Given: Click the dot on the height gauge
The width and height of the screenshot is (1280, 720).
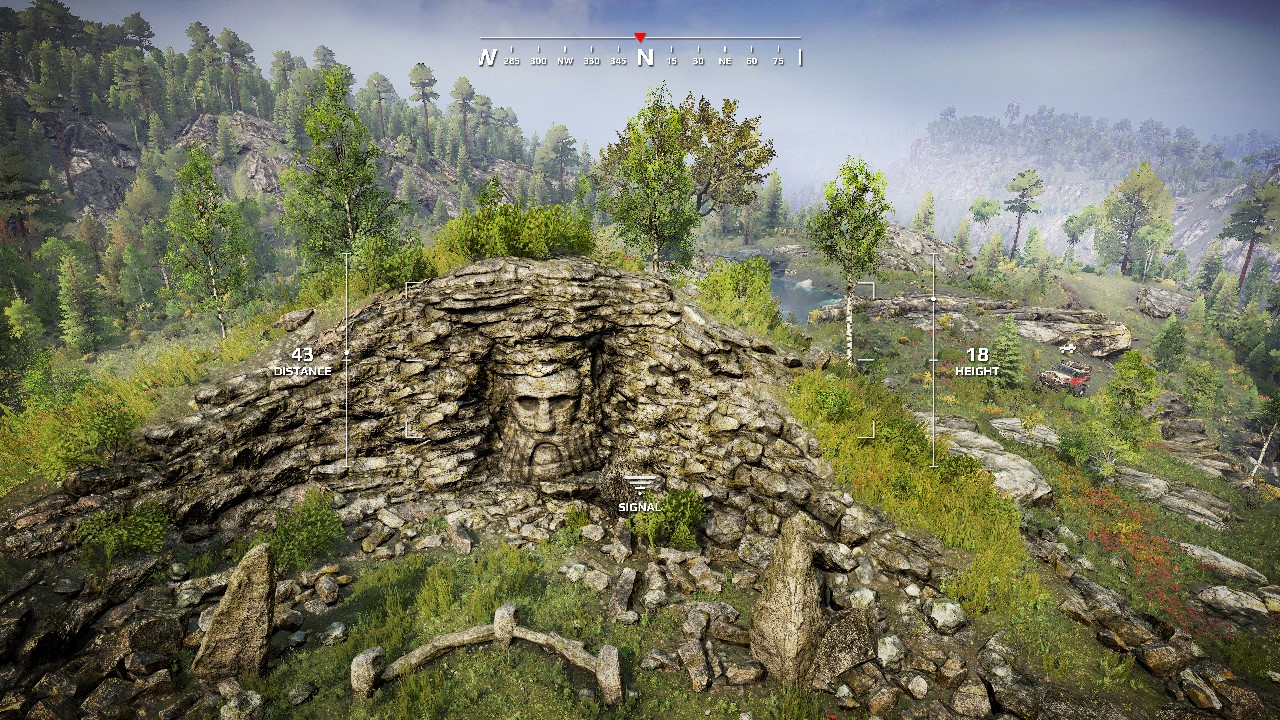Looking at the screenshot, I should (x=934, y=297).
